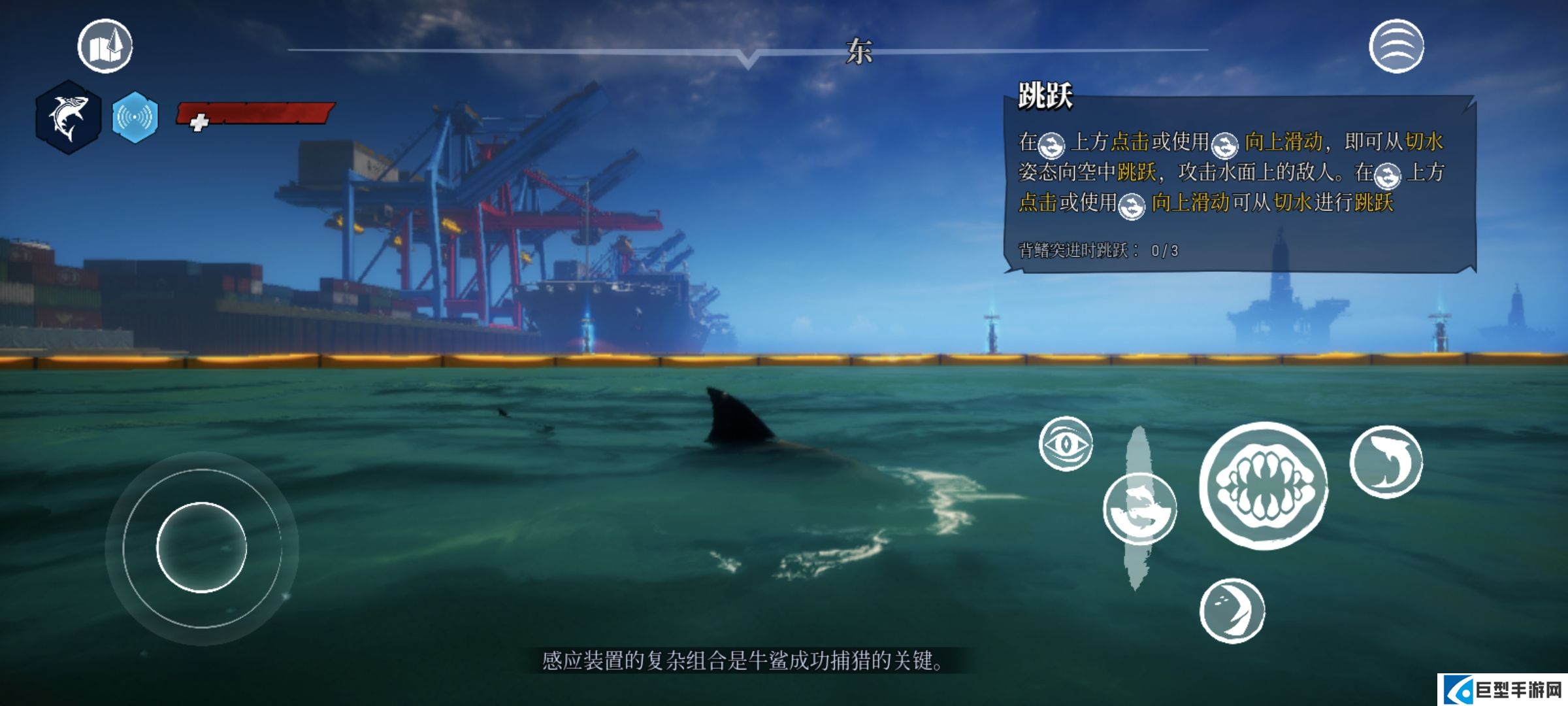
Task: Select the 跳跃 tutorial objective panel
Action: coord(1239,183)
